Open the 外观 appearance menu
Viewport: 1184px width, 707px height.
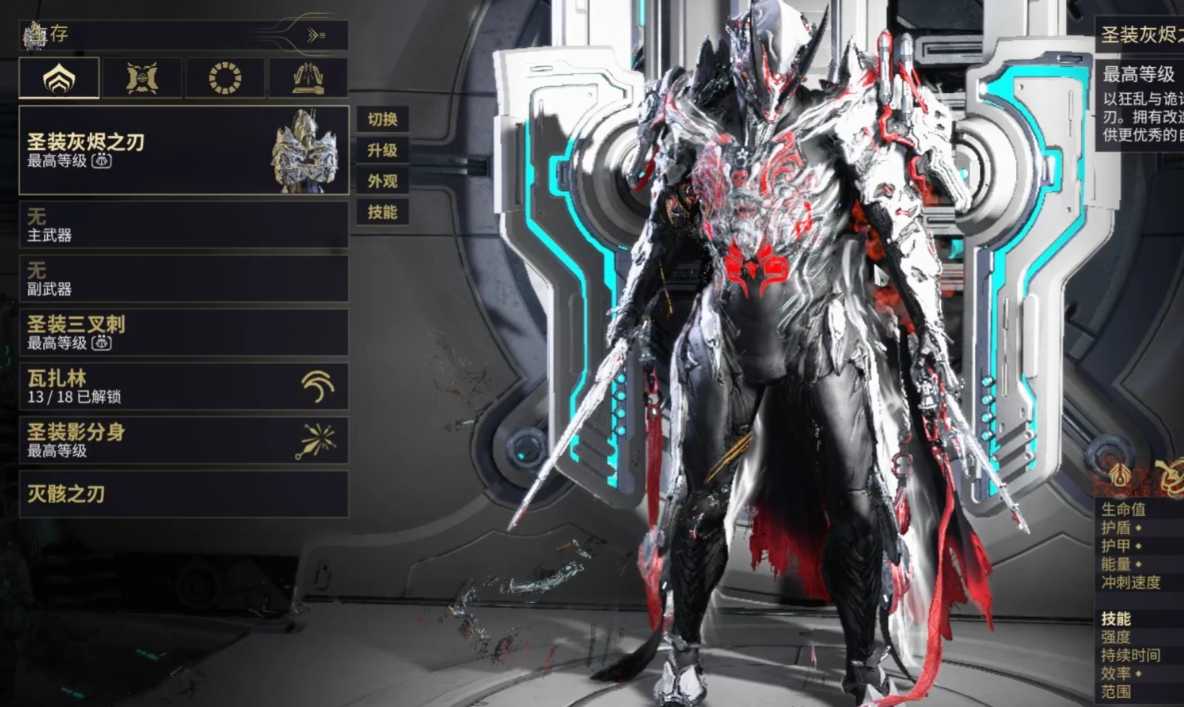click(x=382, y=182)
